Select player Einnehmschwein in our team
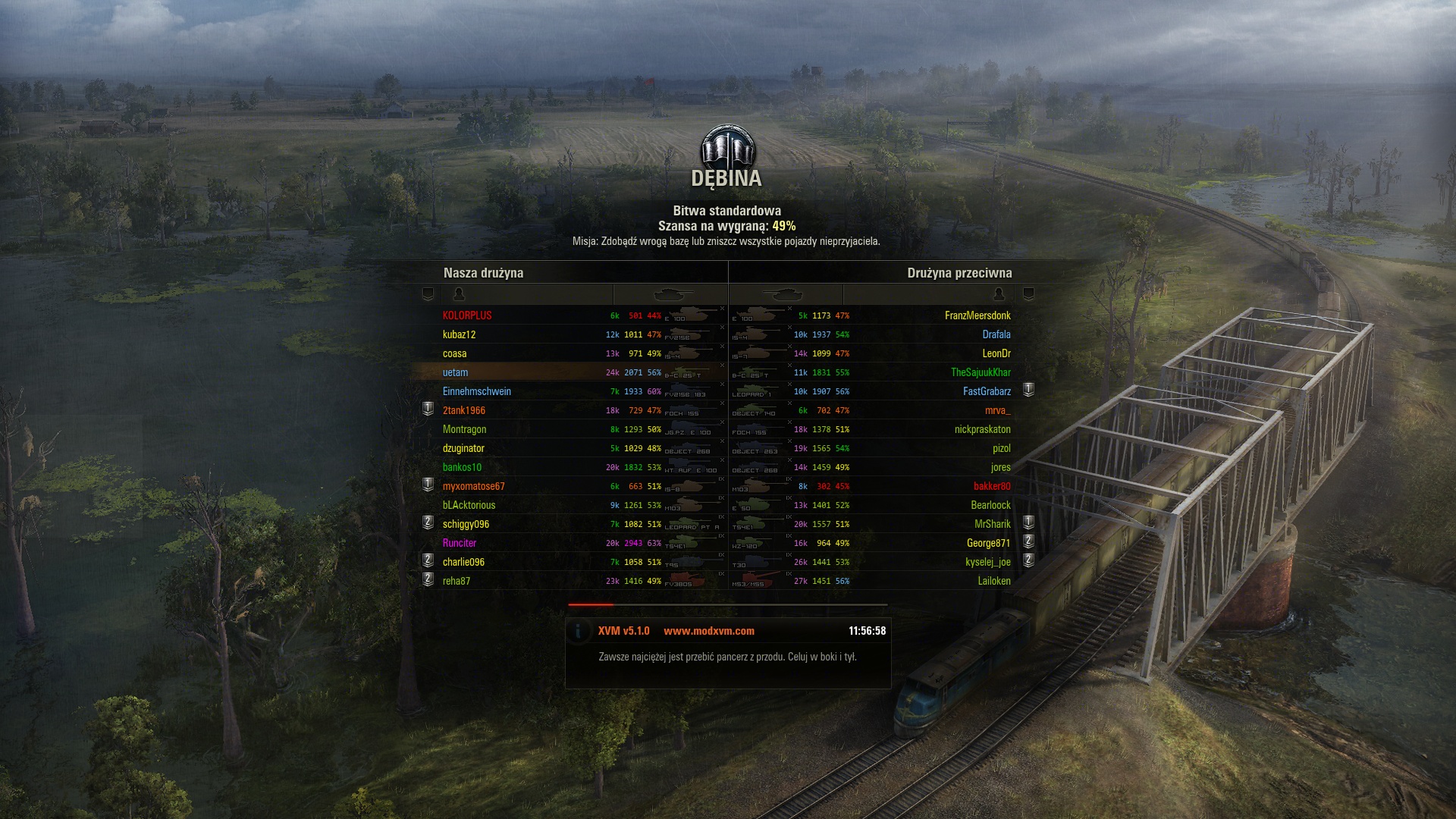Viewport: 1456px width, 819px height. point(477,391)
